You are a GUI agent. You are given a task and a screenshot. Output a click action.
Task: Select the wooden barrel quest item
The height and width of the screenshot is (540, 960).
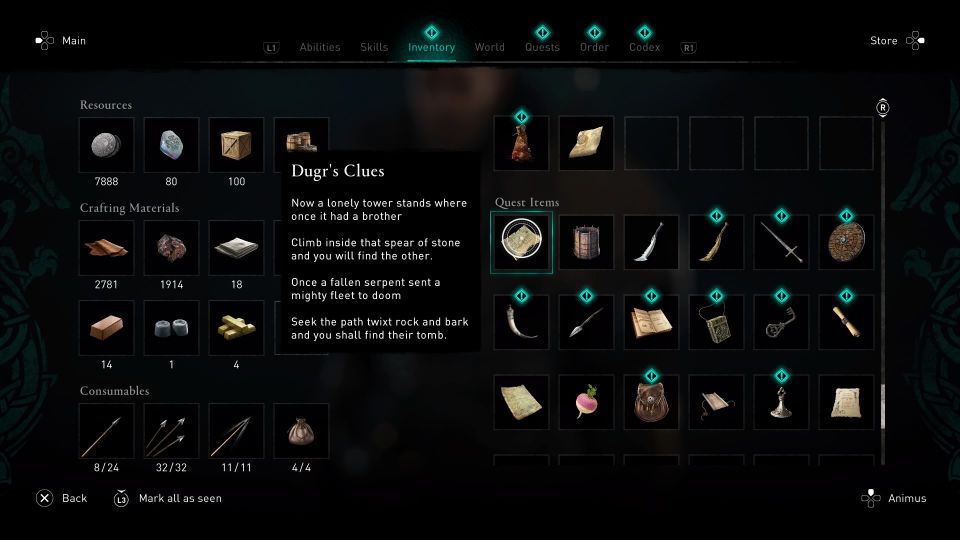pos(586,242)
